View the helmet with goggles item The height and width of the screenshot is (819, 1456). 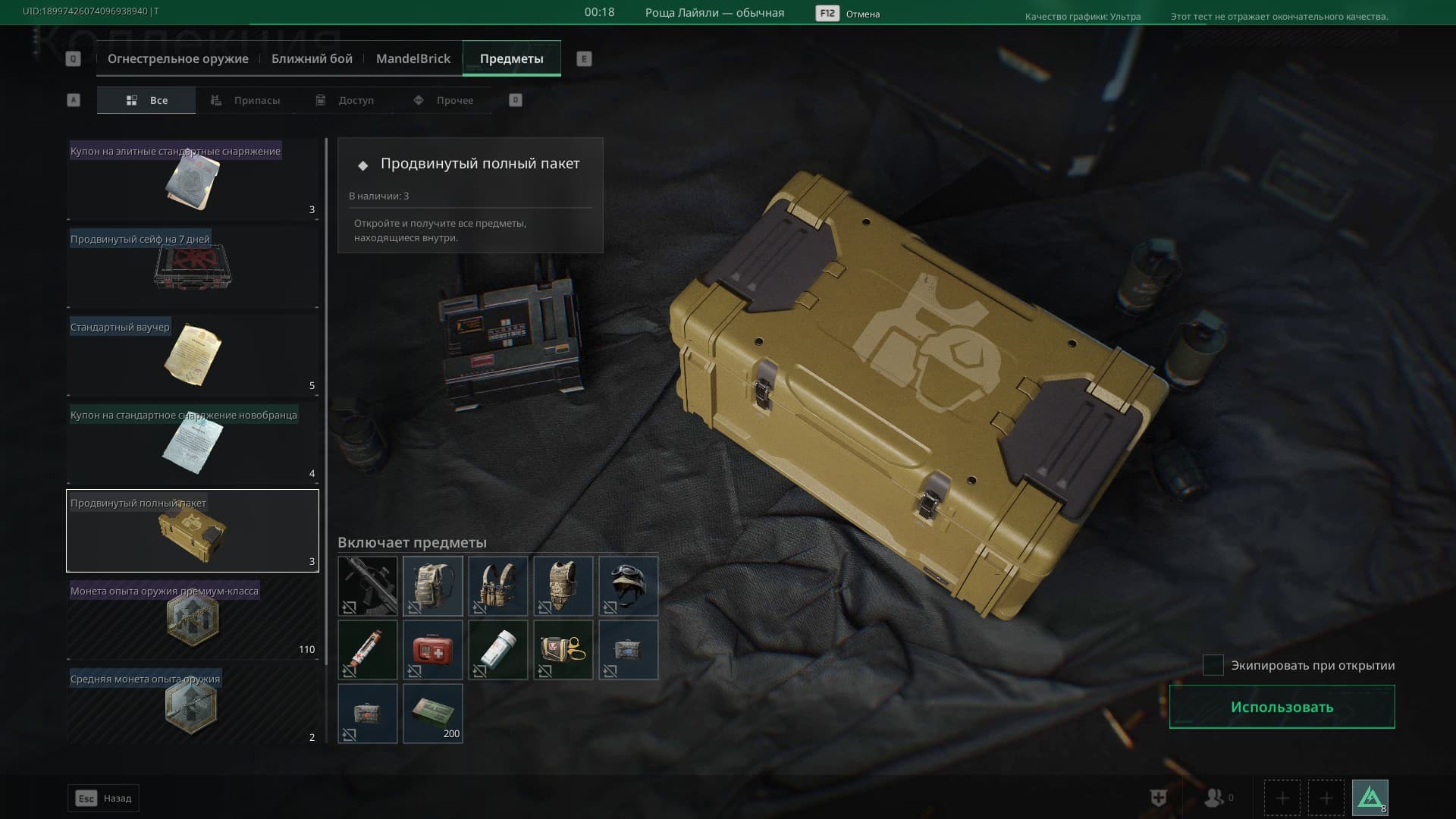[x=629, y=585]
